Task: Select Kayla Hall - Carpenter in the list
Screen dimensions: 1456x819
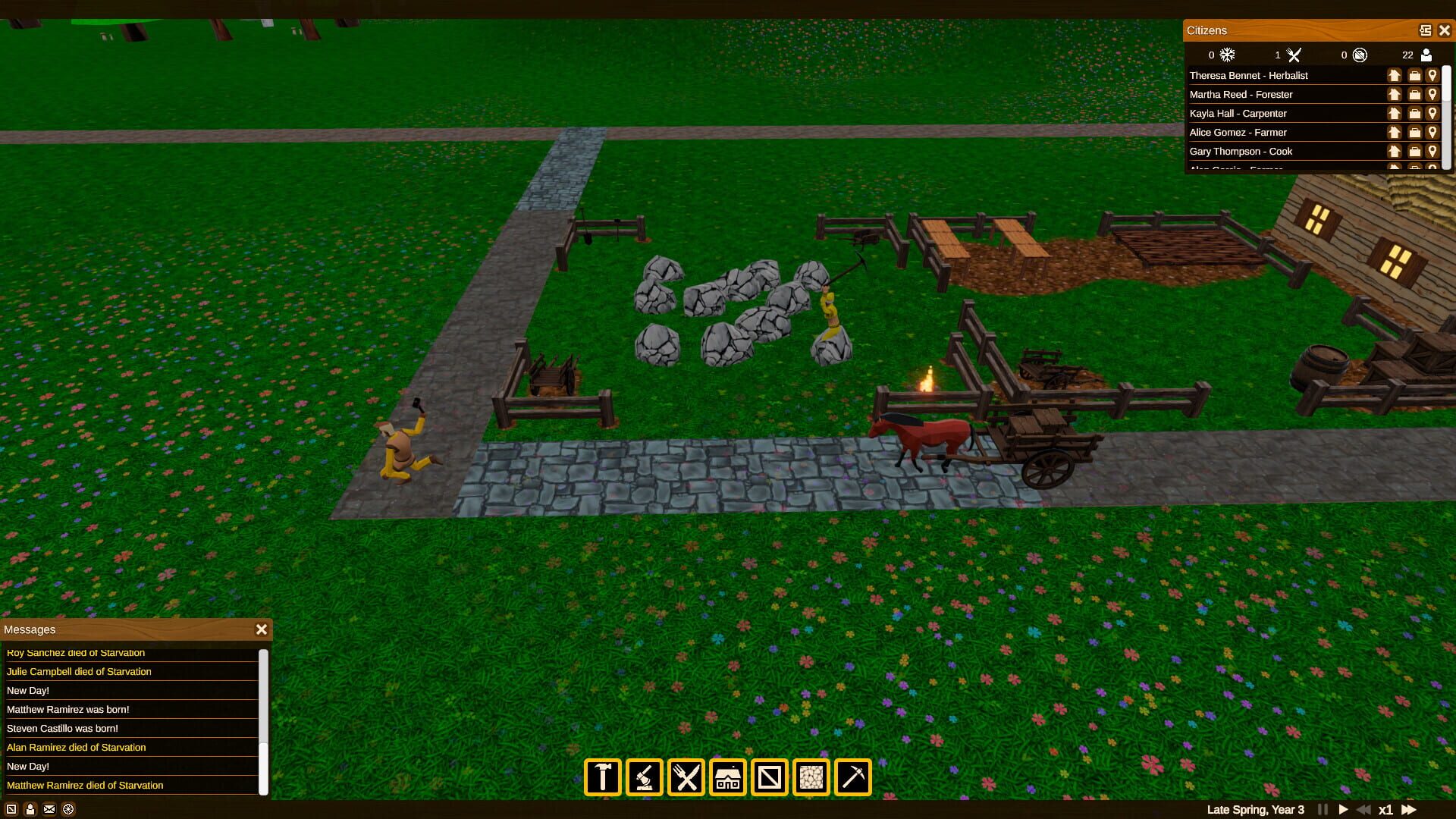Action: pyautogui.click(x=1240, y=113)
